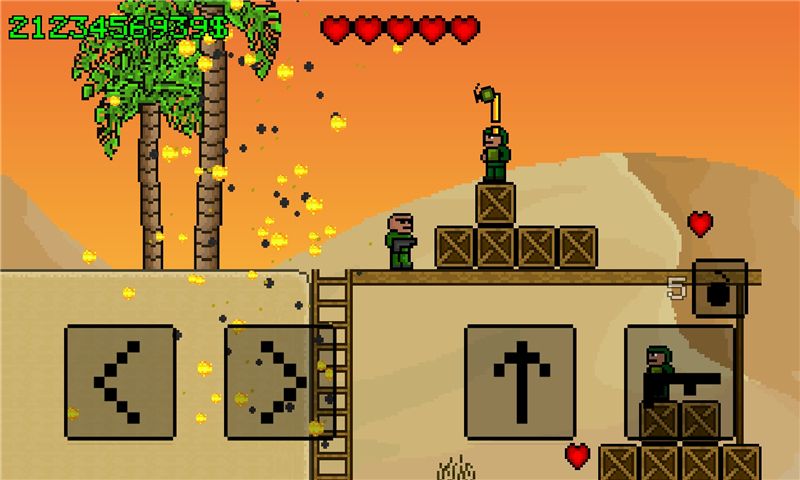Viewport: 800px width, 480px height.
Task: Tap the right arrow move button
Action: pos(279,382)
